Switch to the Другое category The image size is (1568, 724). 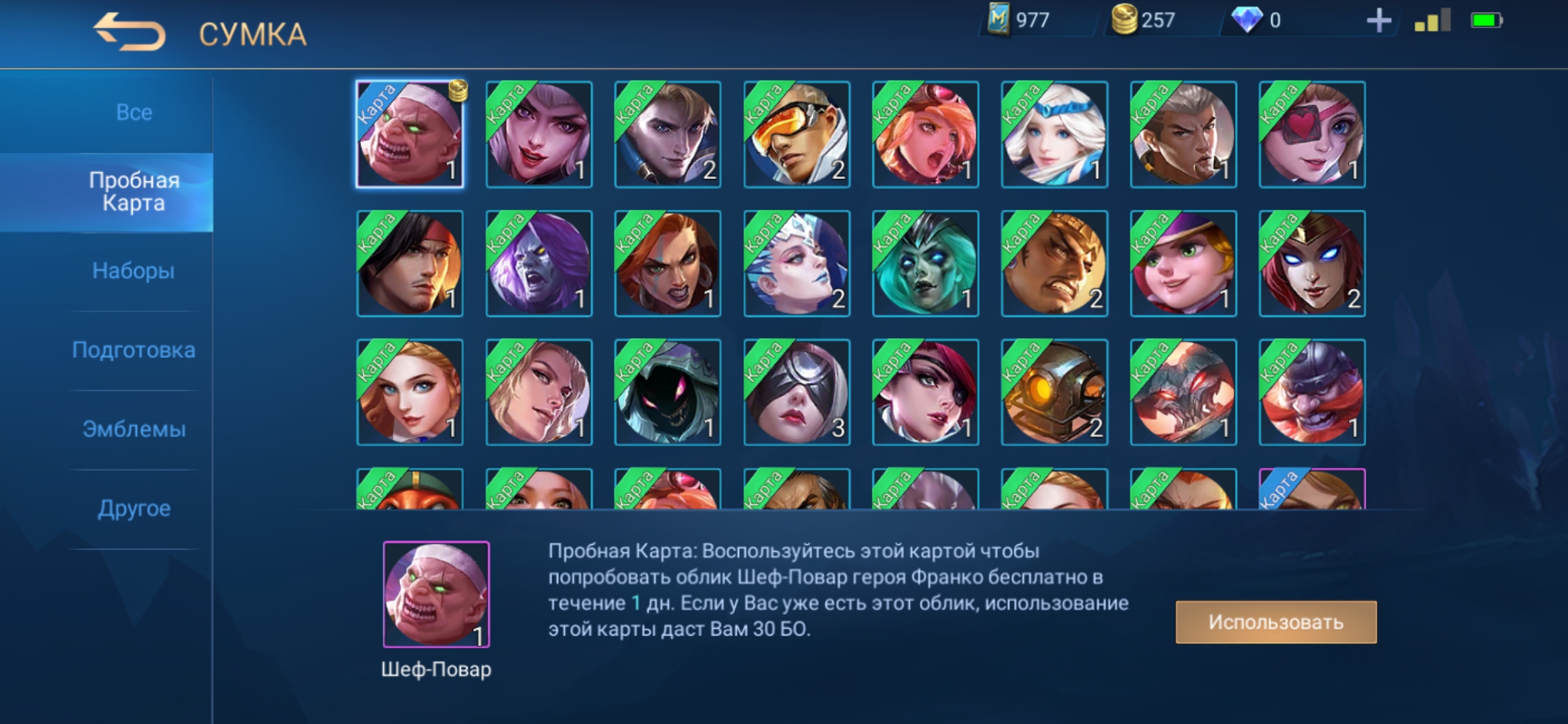coord(133,508)
